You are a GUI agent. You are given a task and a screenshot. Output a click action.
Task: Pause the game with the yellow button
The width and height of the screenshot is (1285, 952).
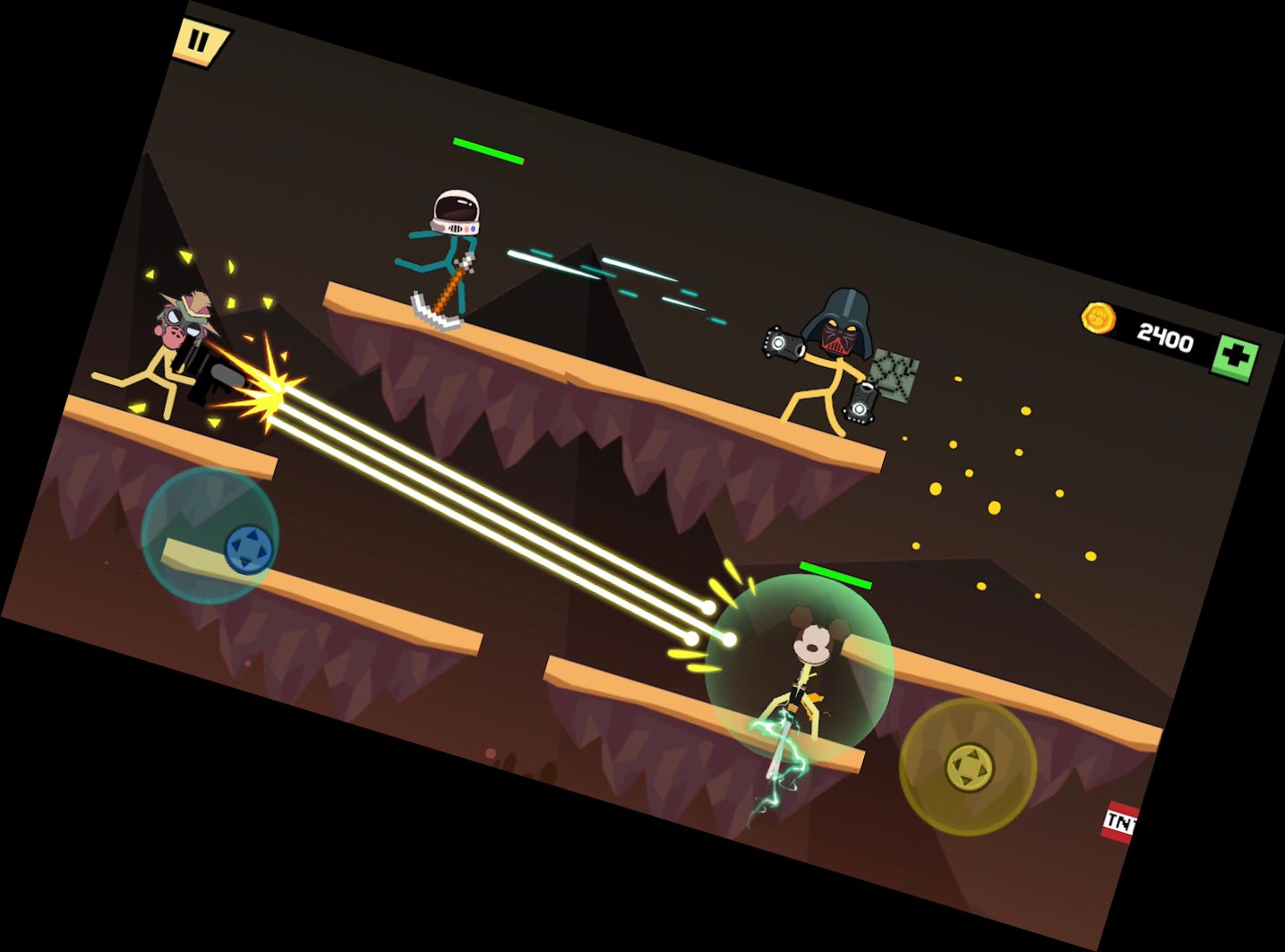pyautogui.click(x=200, y=41)
